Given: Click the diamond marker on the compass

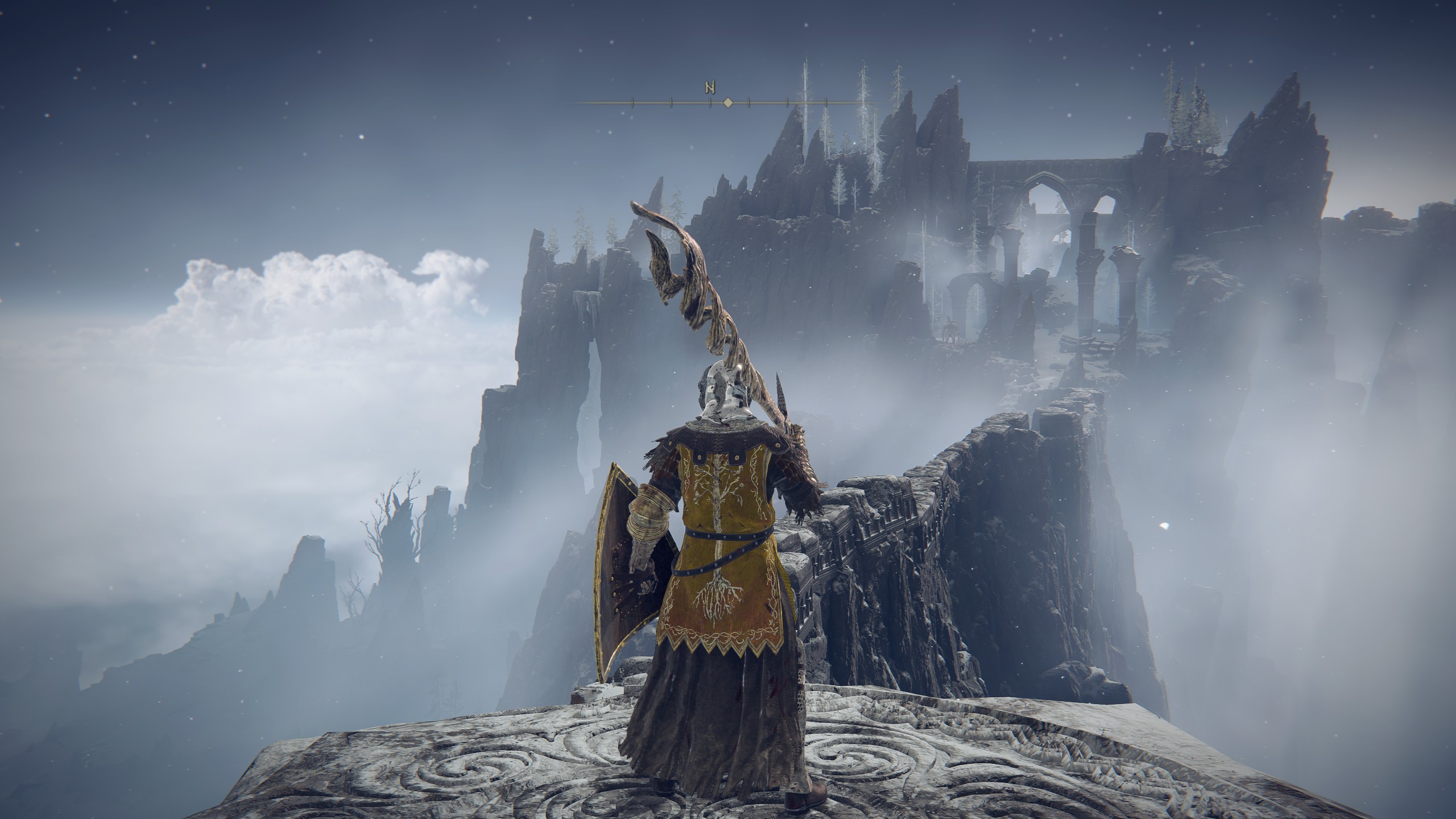Looking at the screenshot, I should (727, 102).
